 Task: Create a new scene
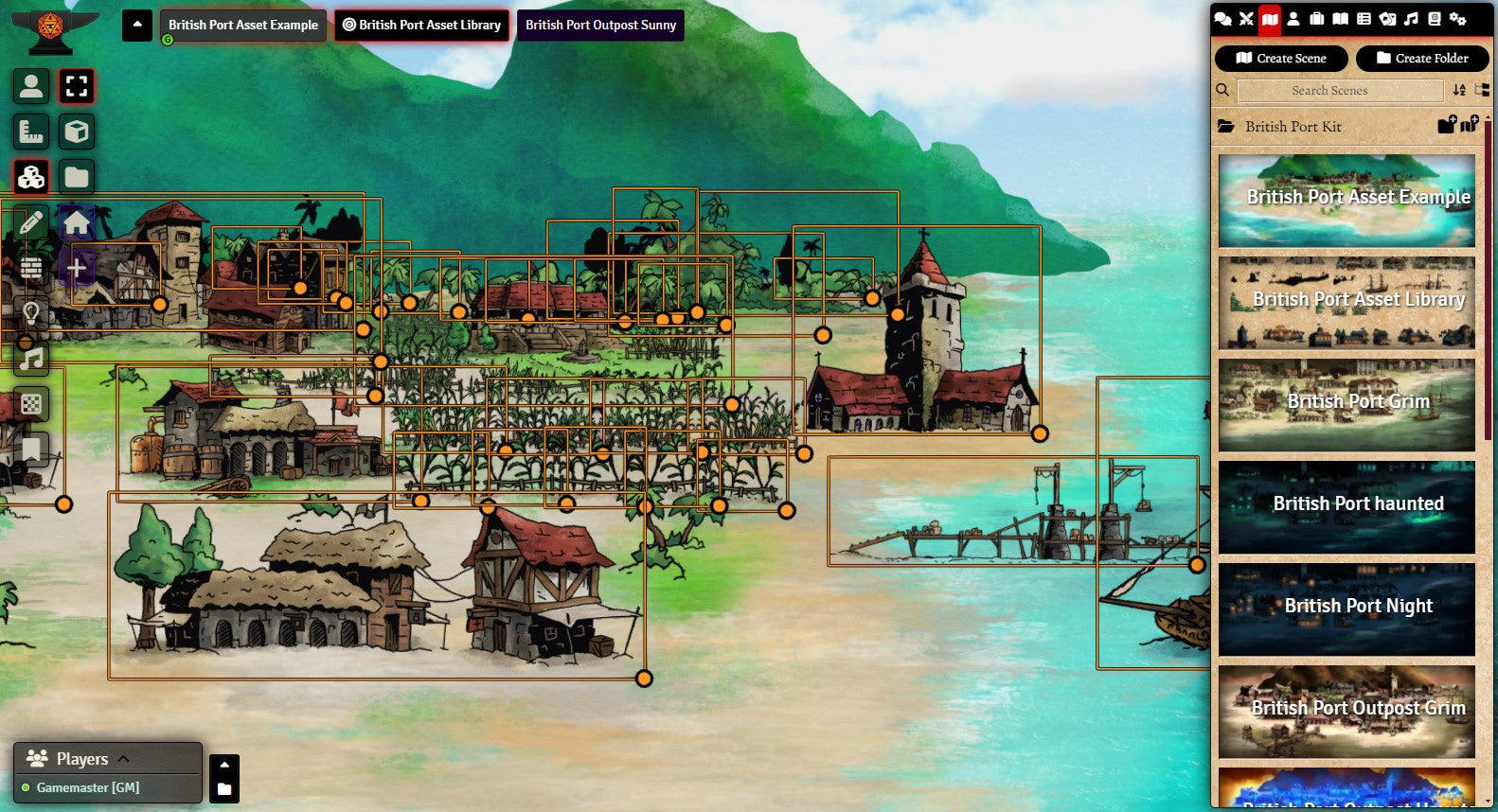(1281, 59)
